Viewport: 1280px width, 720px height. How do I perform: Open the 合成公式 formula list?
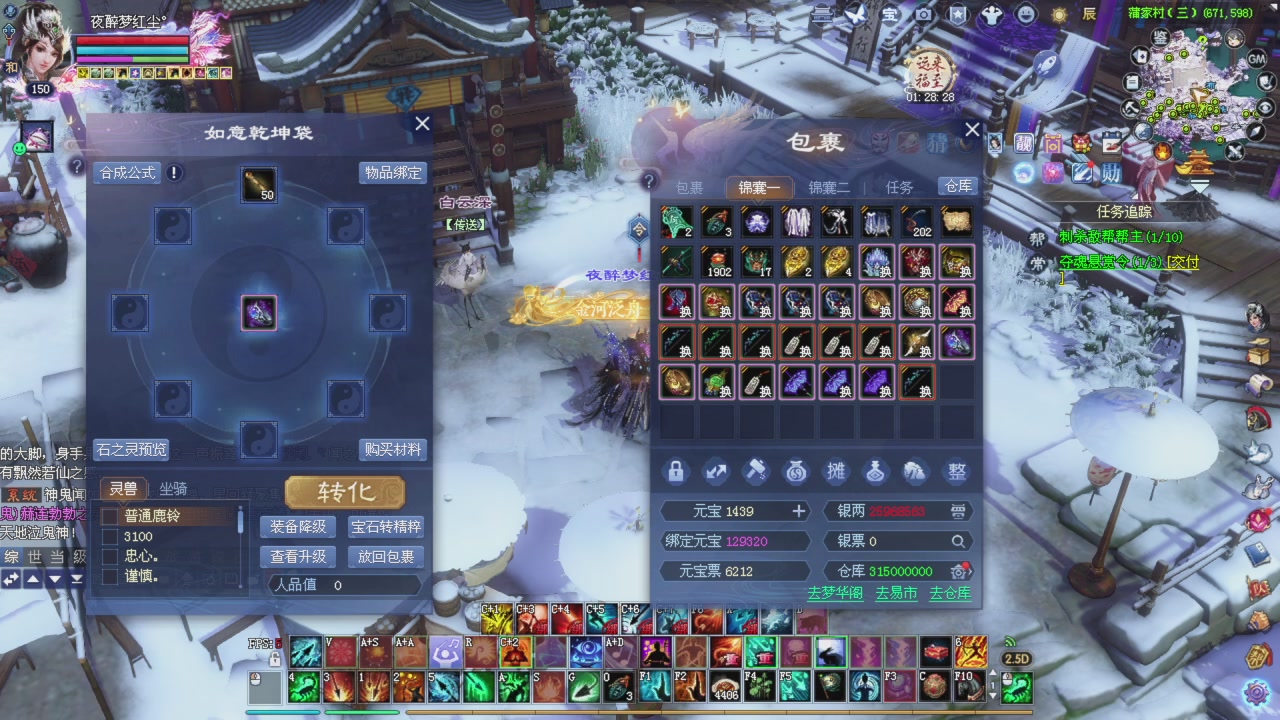(128, 173)
